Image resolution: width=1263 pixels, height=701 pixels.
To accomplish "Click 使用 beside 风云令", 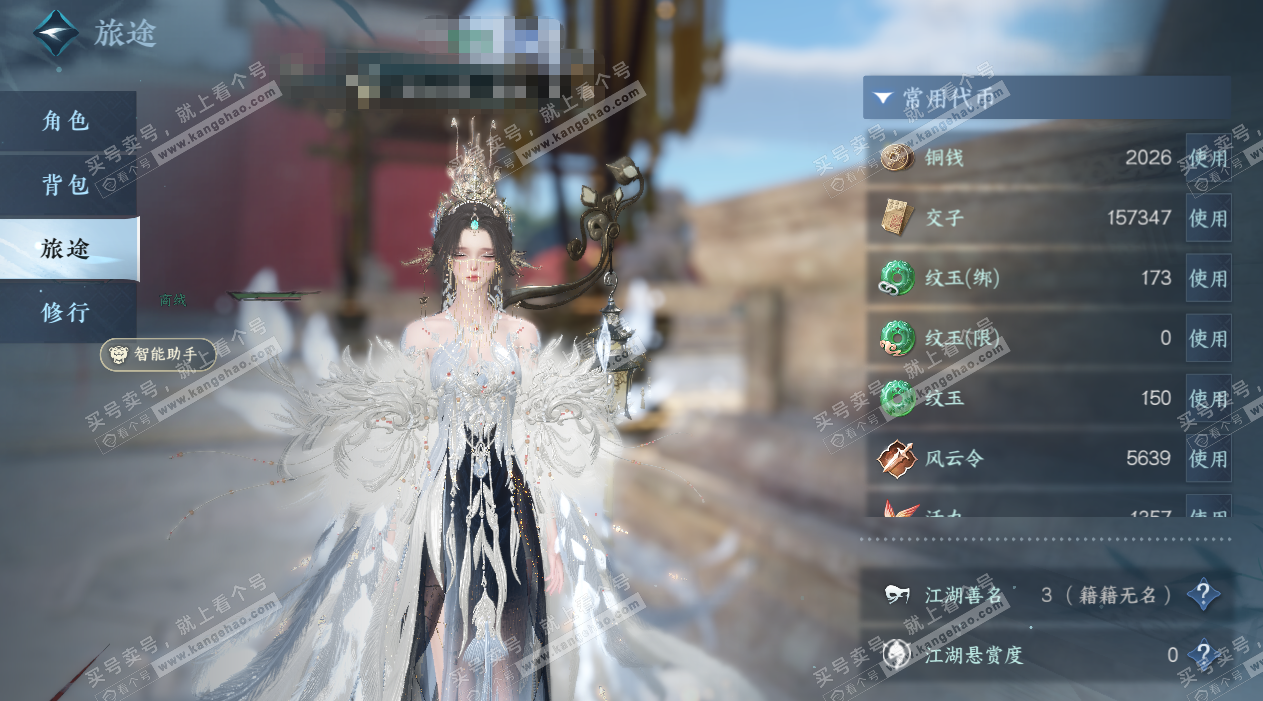I will [x=1207, y=458].
